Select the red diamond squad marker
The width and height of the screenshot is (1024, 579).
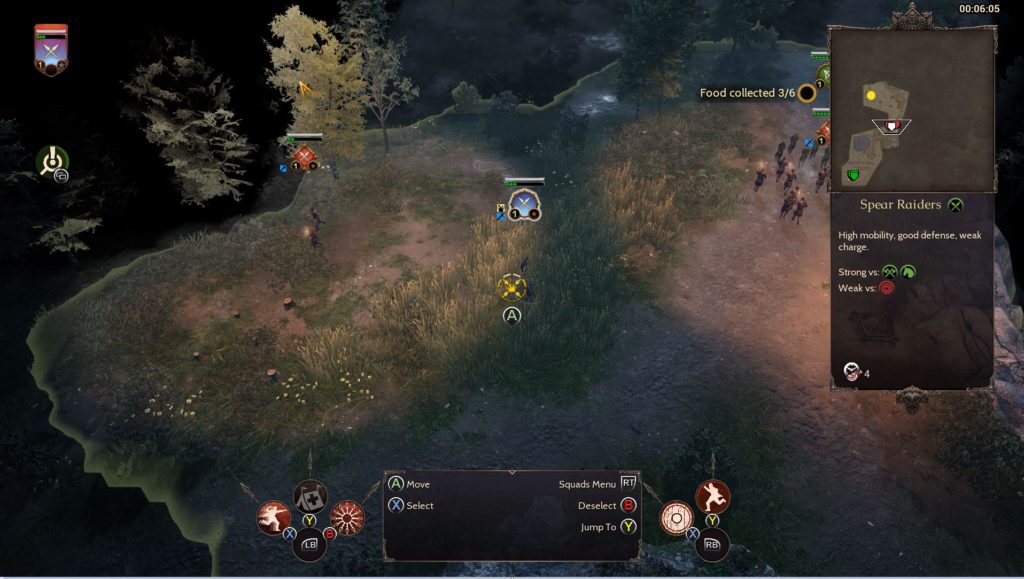(x=305, y=158)
